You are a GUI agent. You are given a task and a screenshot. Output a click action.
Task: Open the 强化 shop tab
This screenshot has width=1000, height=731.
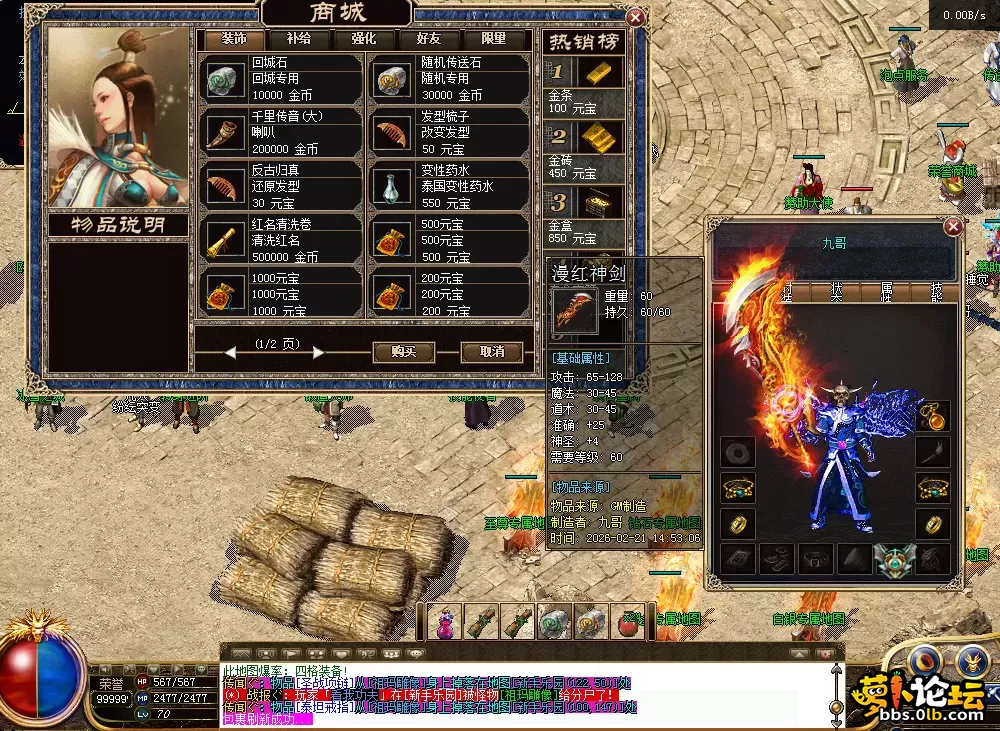point(363,39)
